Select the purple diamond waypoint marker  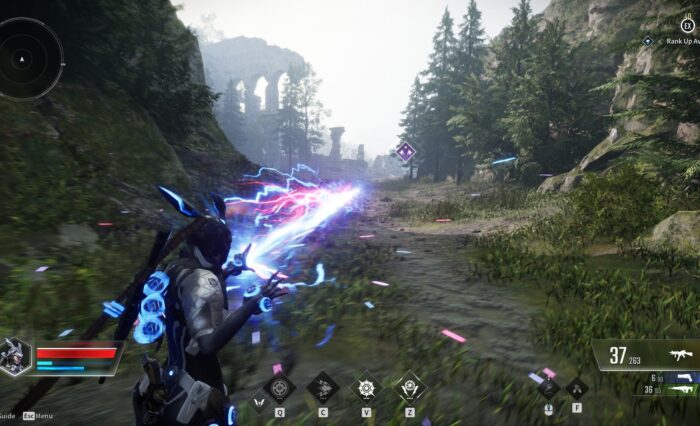[x=406, y=152]
